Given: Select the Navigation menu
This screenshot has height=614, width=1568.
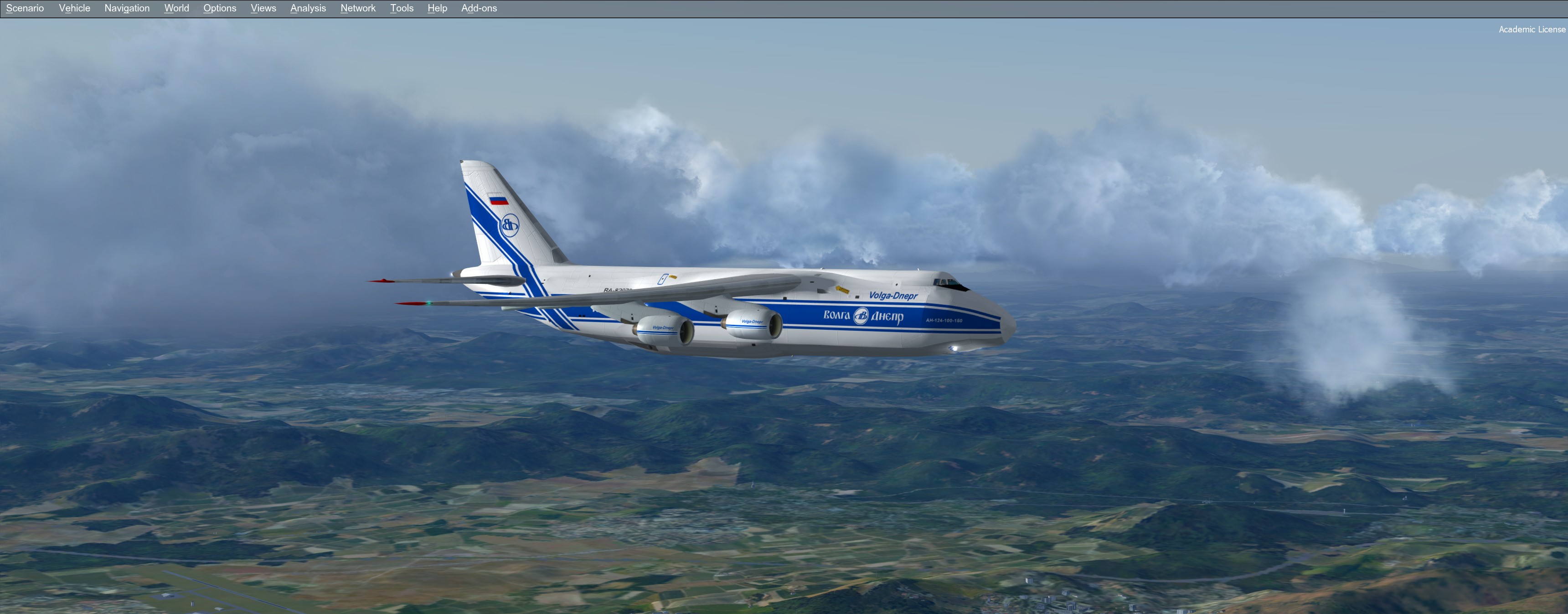Looking at the screenshot, I should tap(127, 8).
